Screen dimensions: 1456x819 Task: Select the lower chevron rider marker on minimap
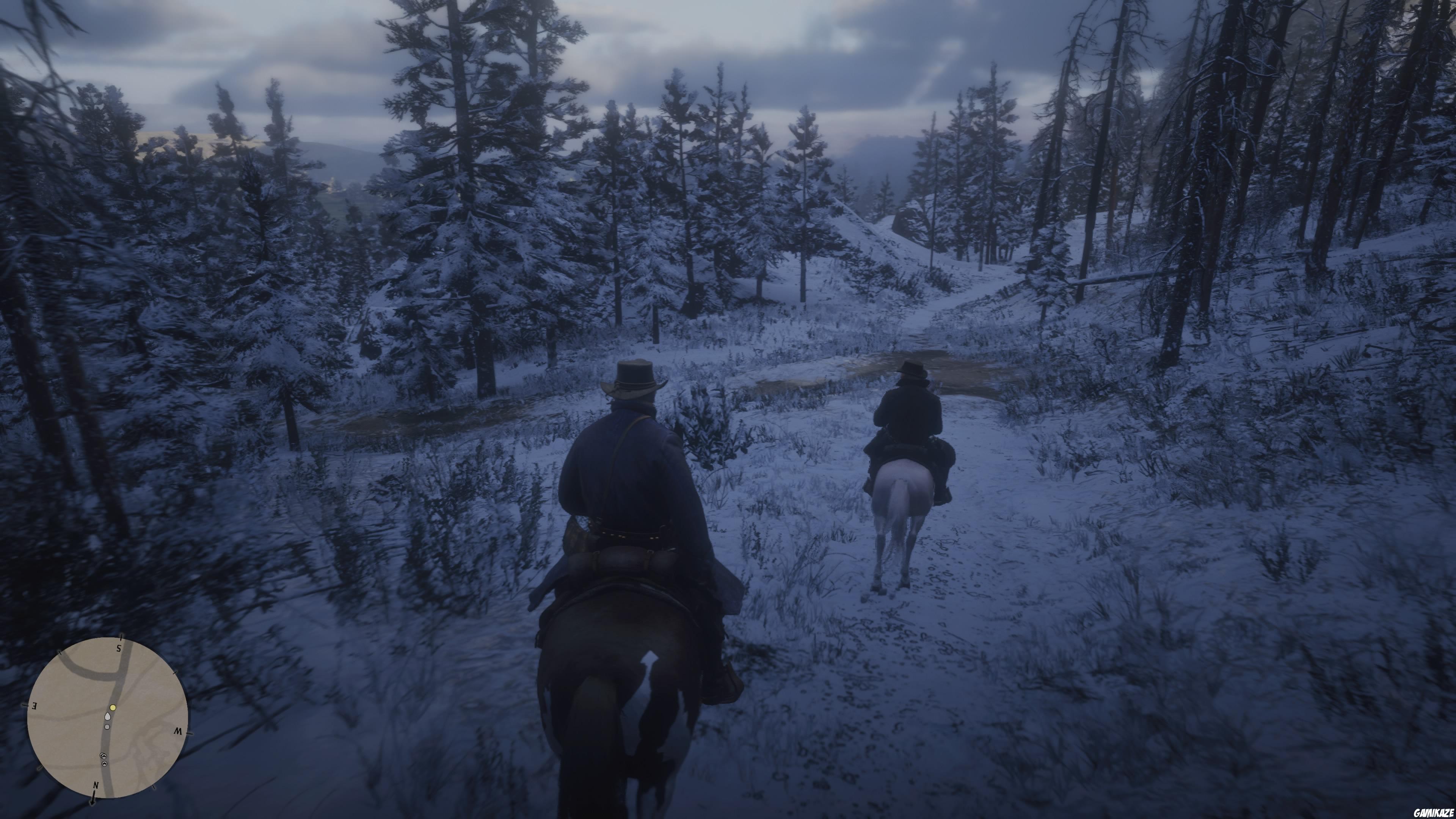point(105,764)
